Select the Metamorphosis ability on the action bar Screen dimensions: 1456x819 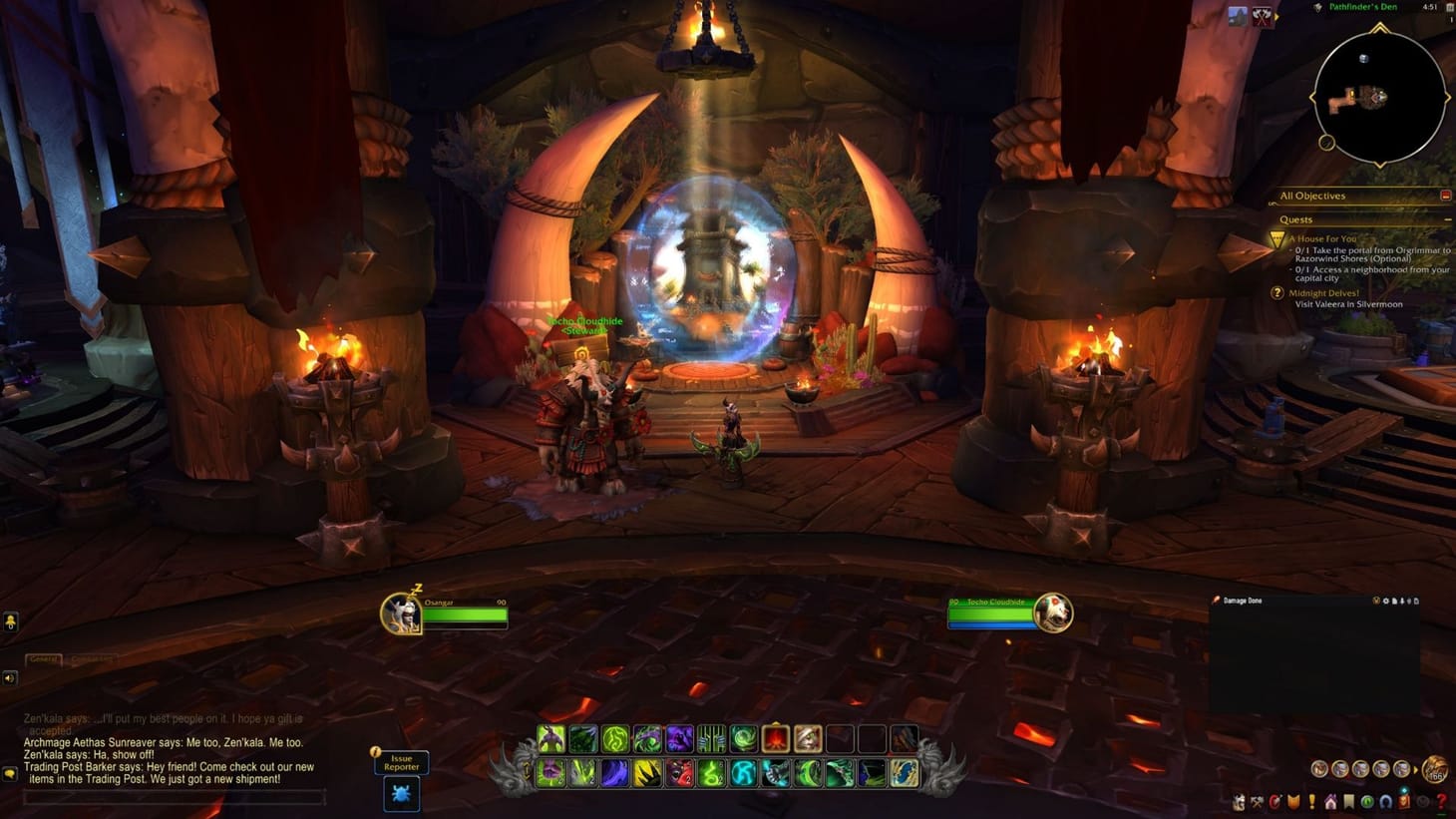pos(549,739)
